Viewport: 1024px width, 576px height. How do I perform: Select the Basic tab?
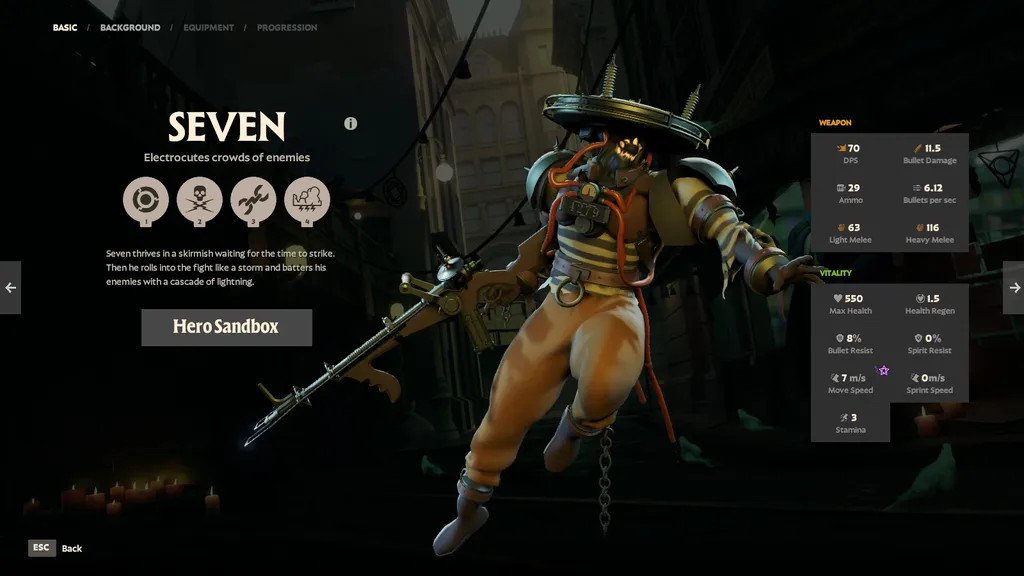coord(65,28)
